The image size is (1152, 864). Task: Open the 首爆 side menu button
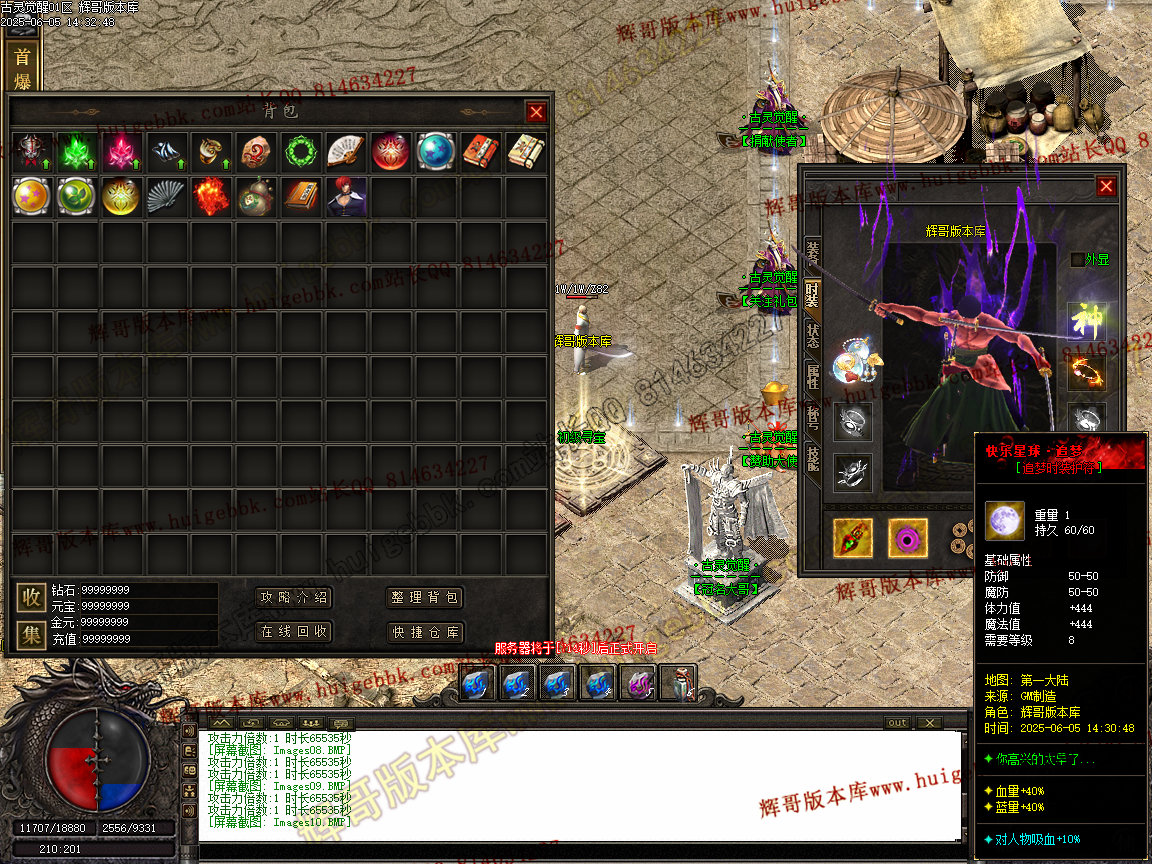point(21,68)
